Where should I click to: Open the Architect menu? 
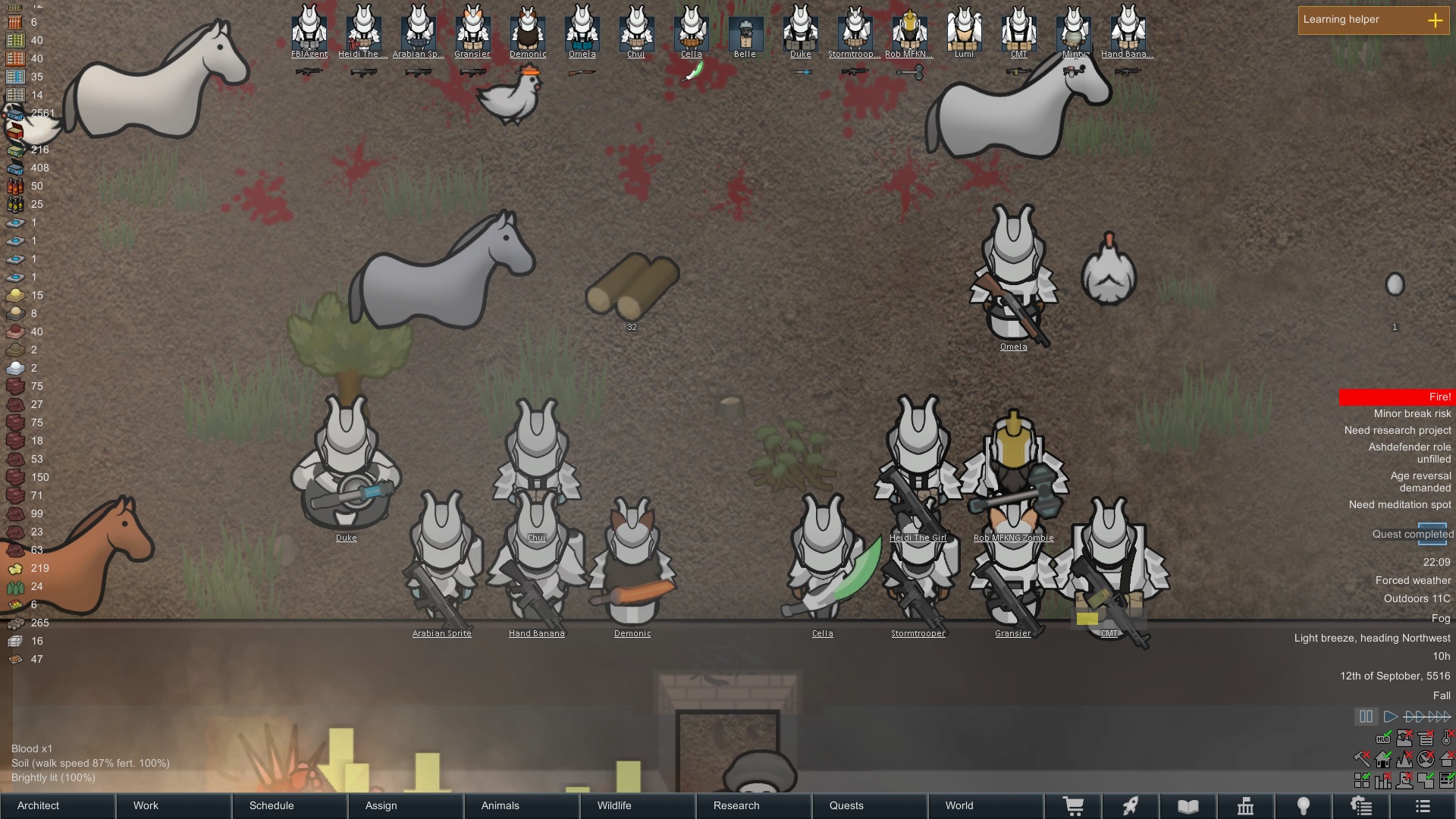(58, 805)
